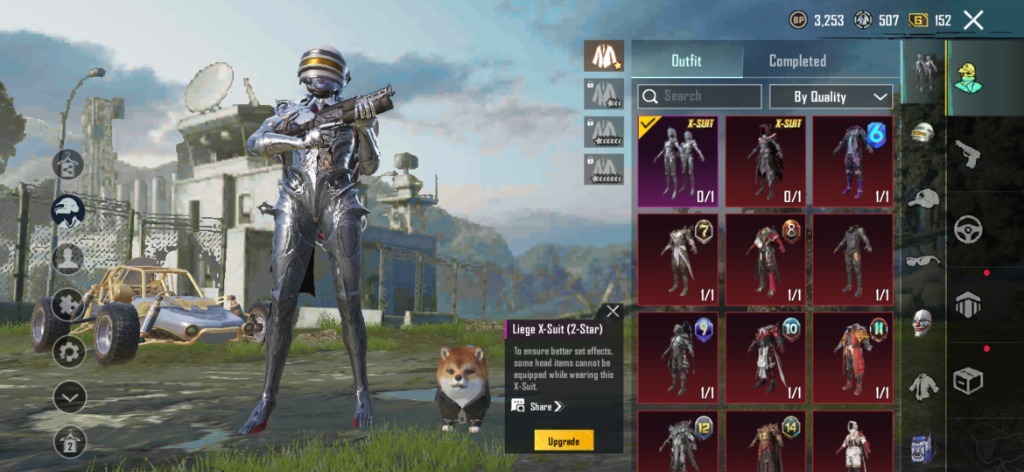1024x472 pixels.
Task: Open the face mask category
Action: (922, 322)
